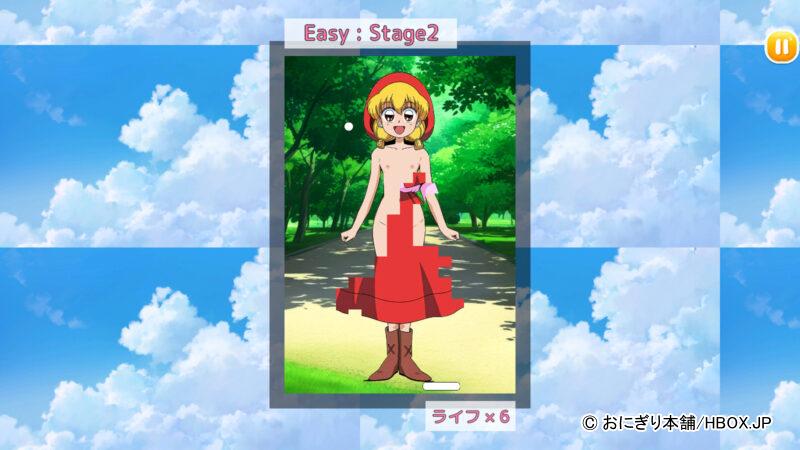800x450 pixels.
Task: Pause the game with the orange button
Action: click(781, 46)
